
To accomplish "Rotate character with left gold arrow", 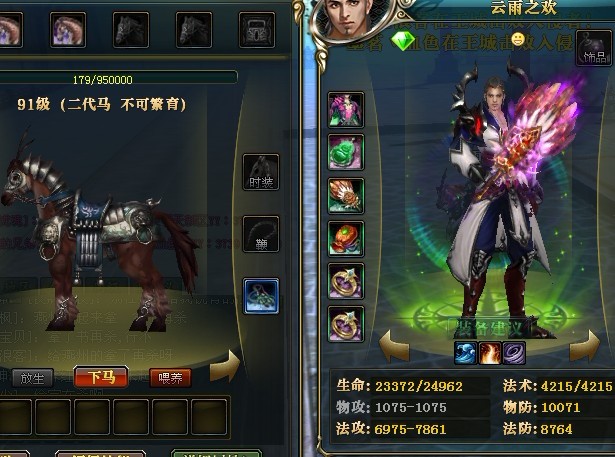I will click(x=392, y=349).
